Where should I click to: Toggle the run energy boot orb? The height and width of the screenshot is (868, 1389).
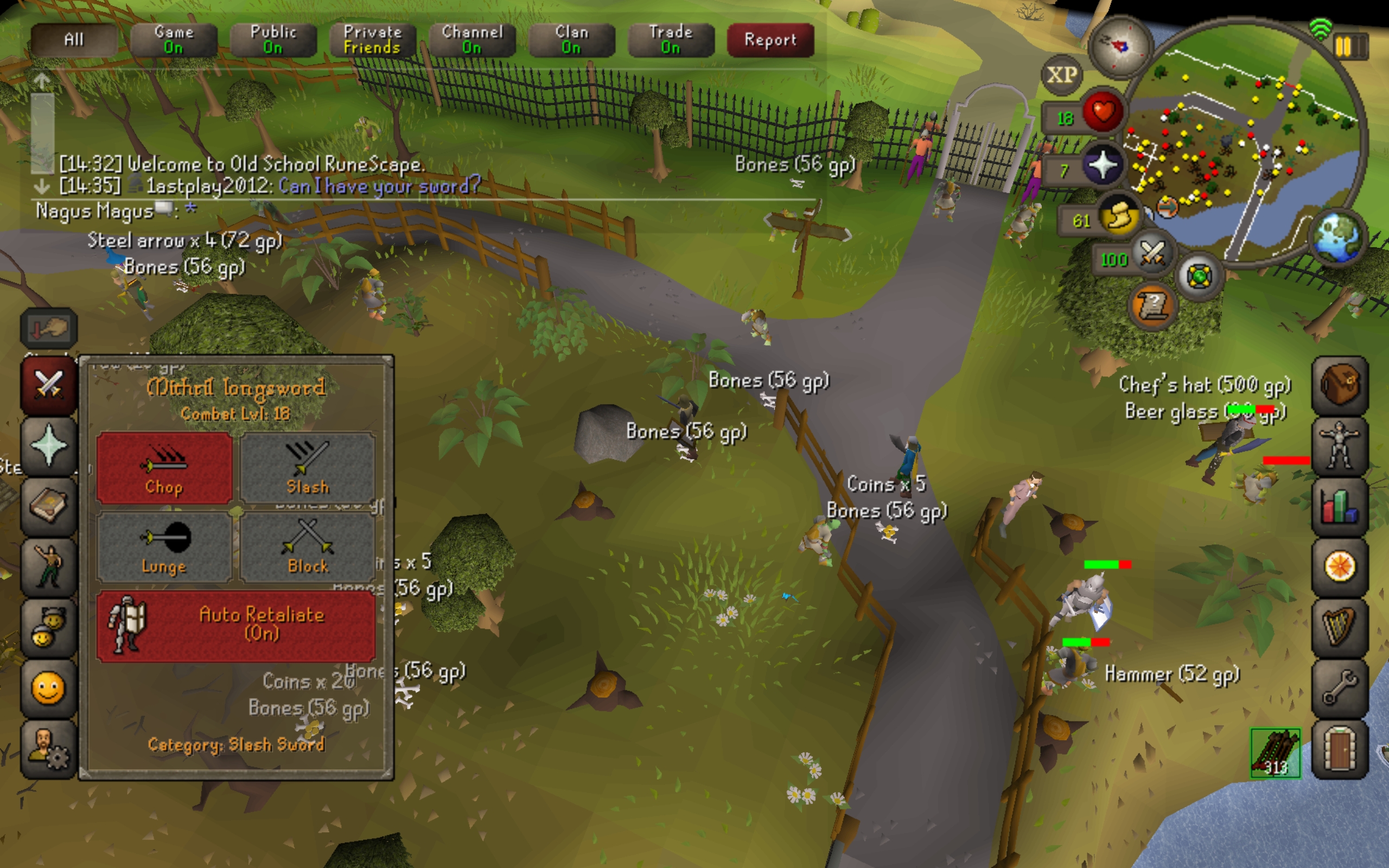[x=1119, y=218]
